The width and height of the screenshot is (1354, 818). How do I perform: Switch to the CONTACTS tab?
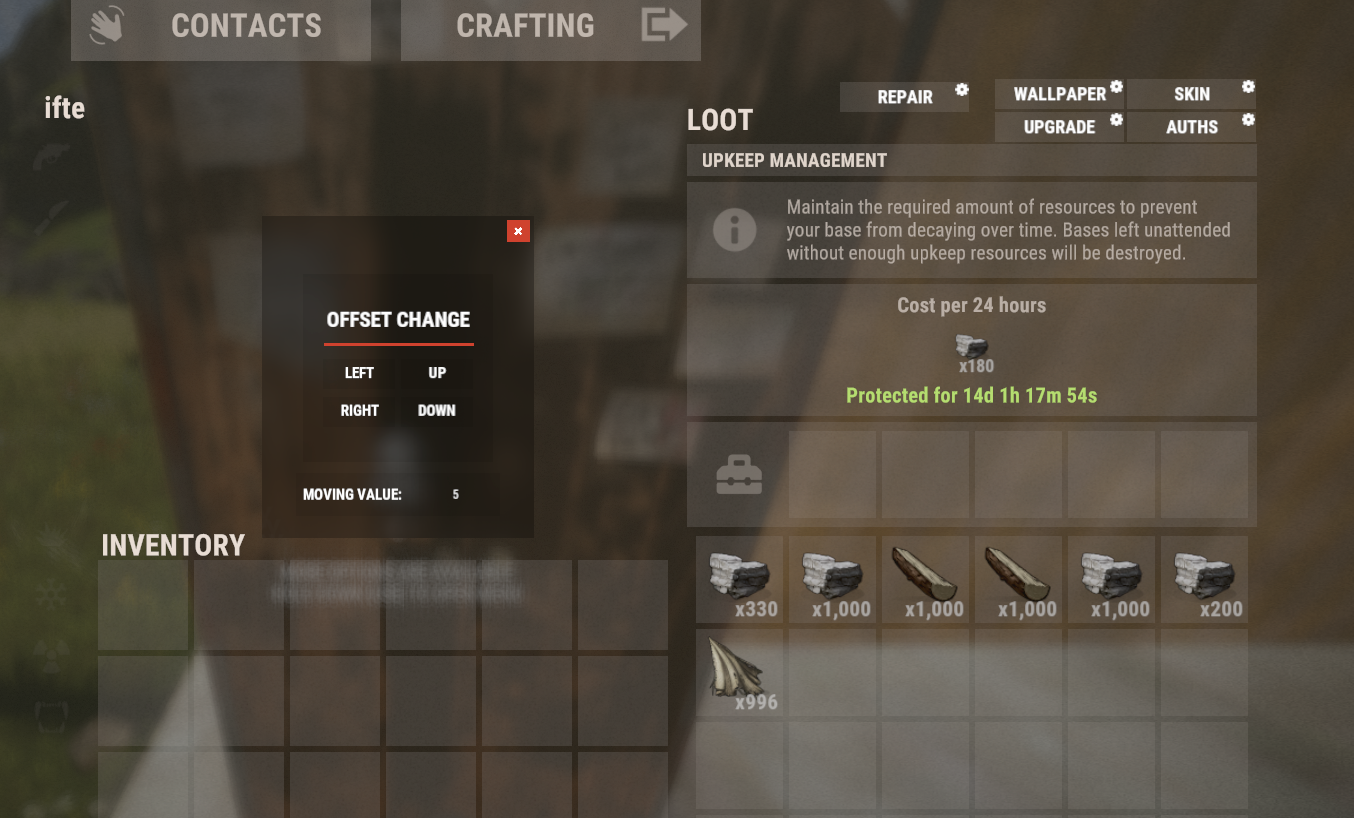click(246, 25)
